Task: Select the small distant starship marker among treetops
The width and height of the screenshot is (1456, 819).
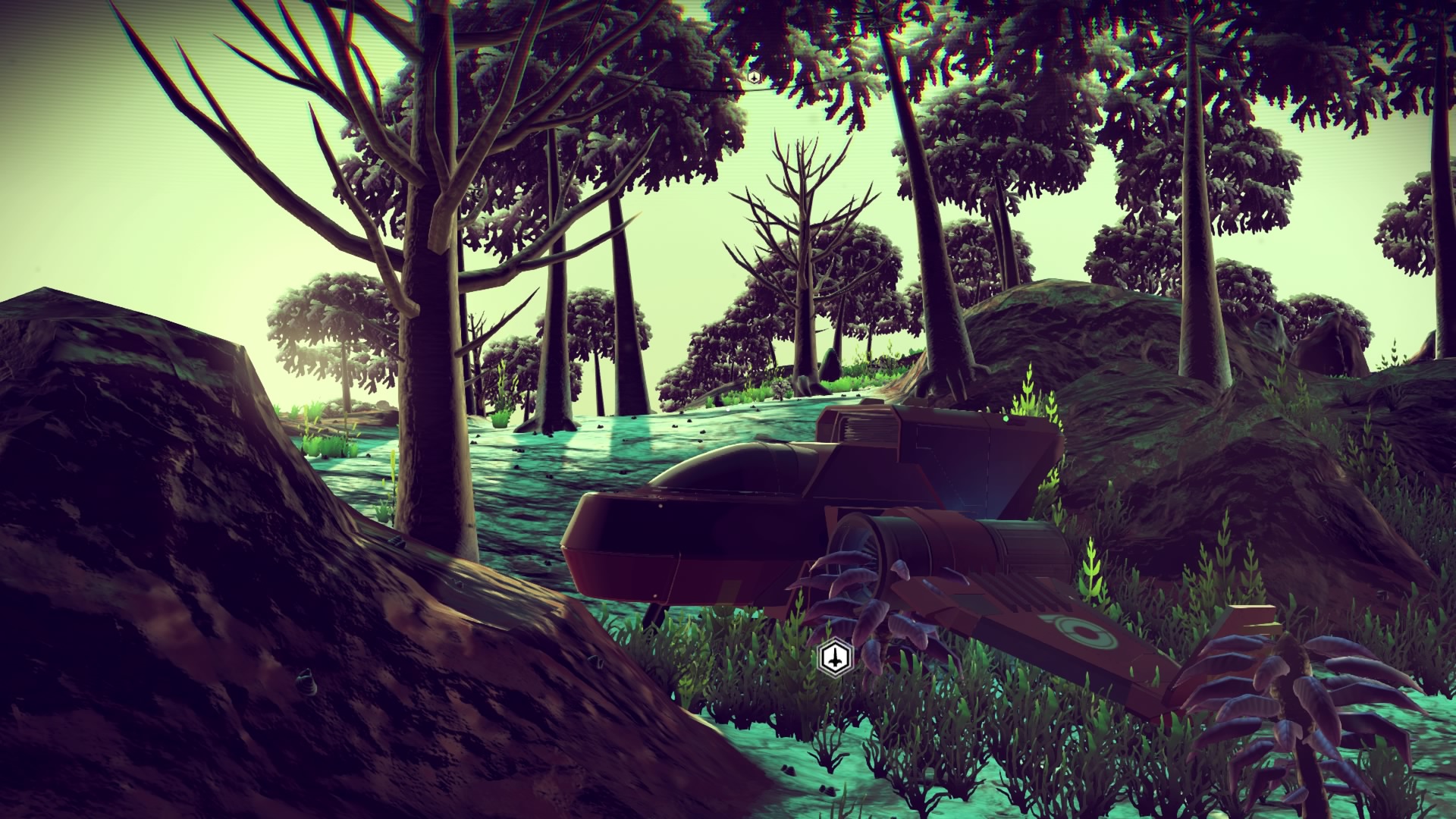Action: [x=754, y=77]
